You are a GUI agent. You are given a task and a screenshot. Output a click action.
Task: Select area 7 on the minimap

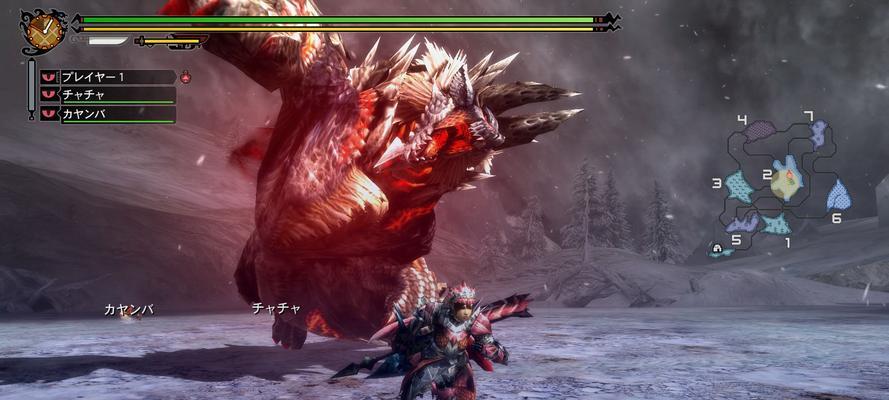click(819, 134)
